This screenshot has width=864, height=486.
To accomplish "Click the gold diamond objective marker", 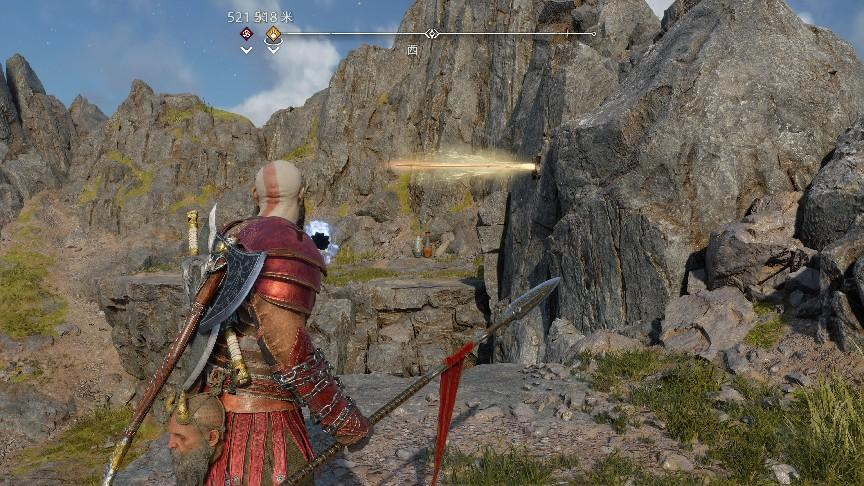I will [273, 34].
